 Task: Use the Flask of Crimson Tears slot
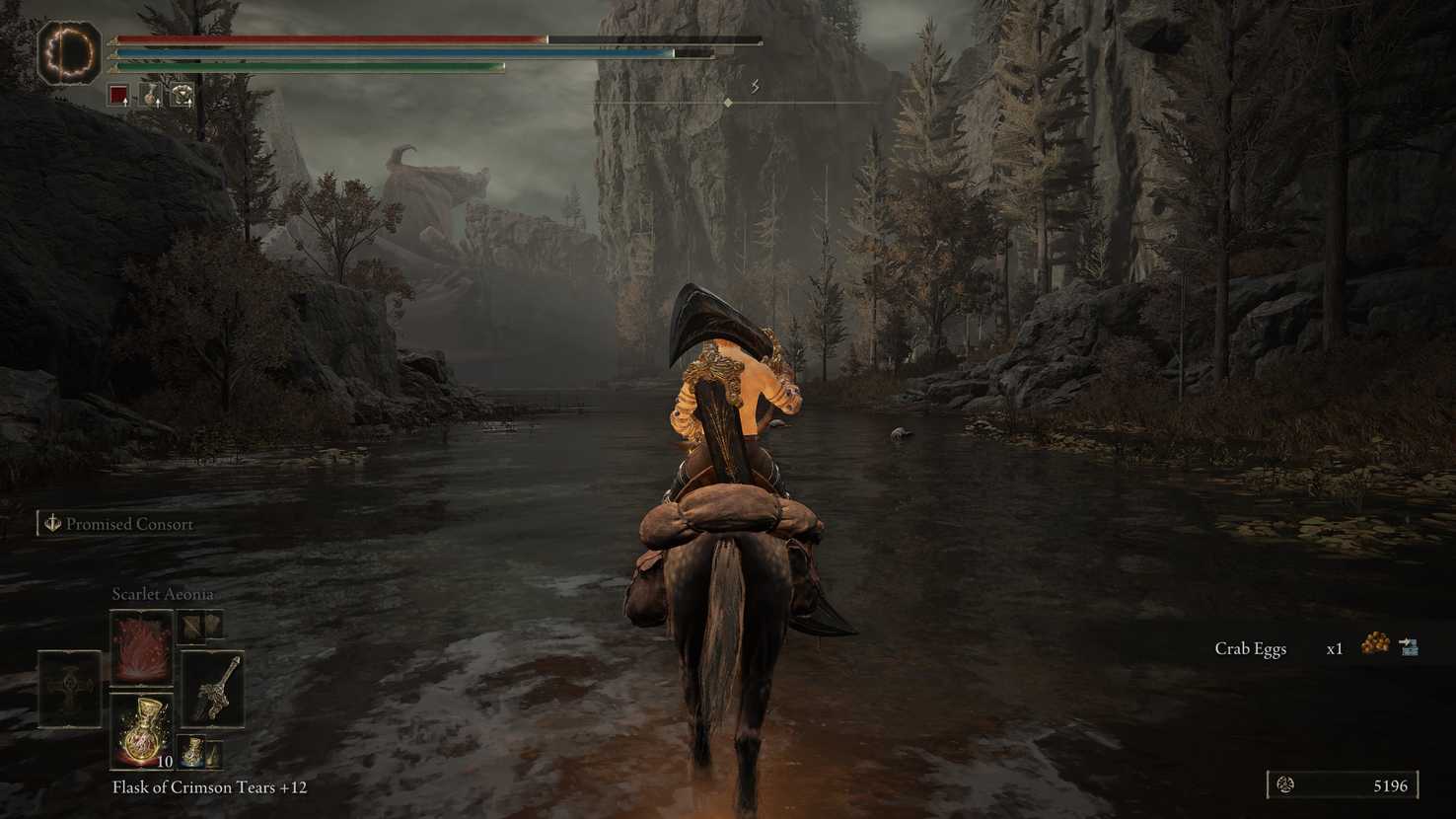141,731
